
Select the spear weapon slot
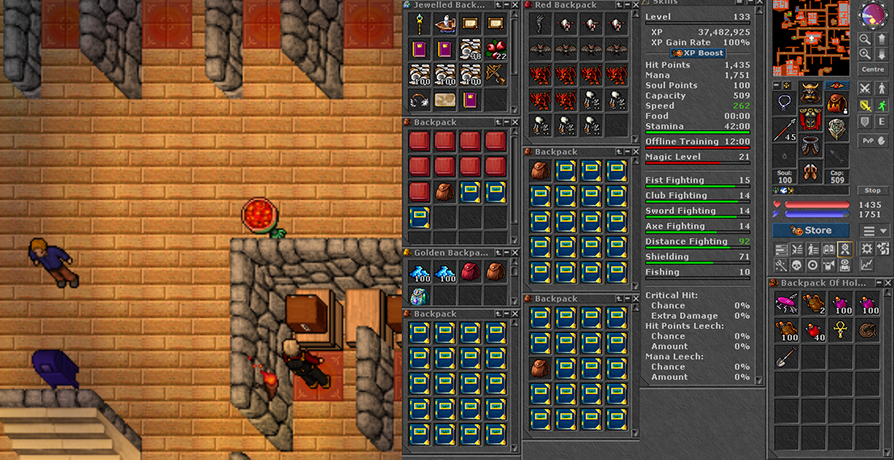[x=784, y=131]
